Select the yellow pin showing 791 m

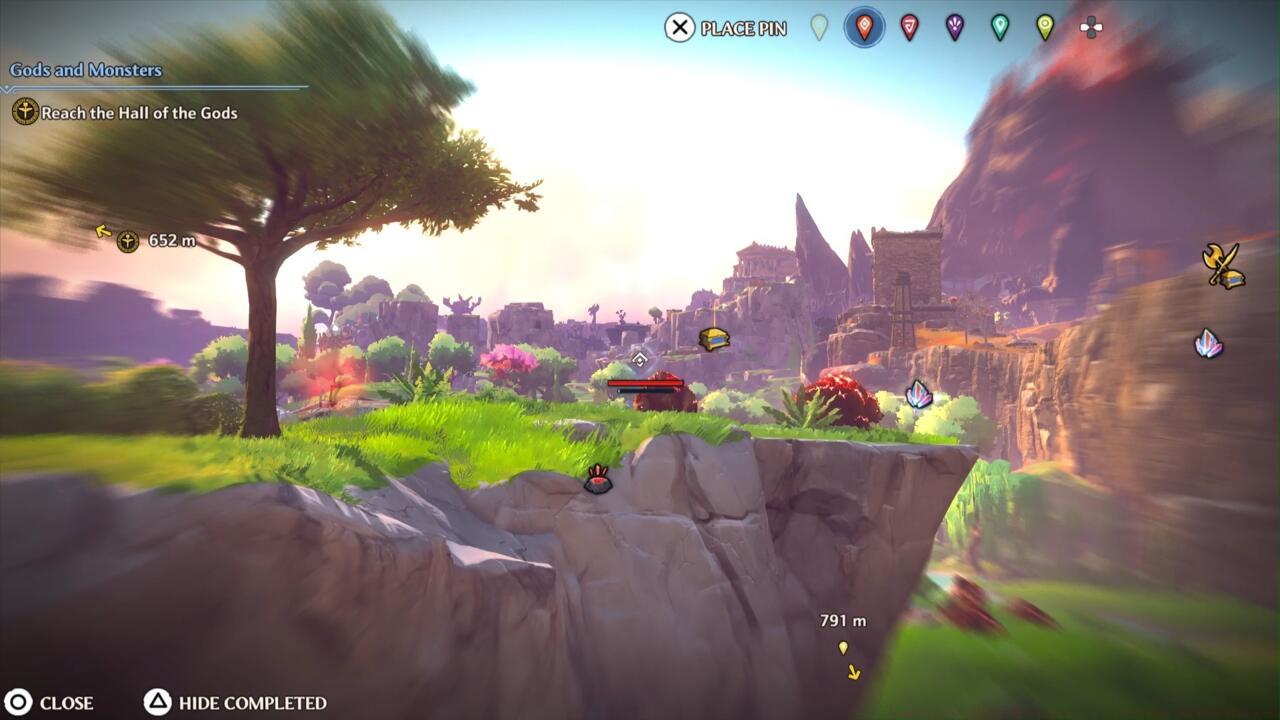[x=843, y=648]
